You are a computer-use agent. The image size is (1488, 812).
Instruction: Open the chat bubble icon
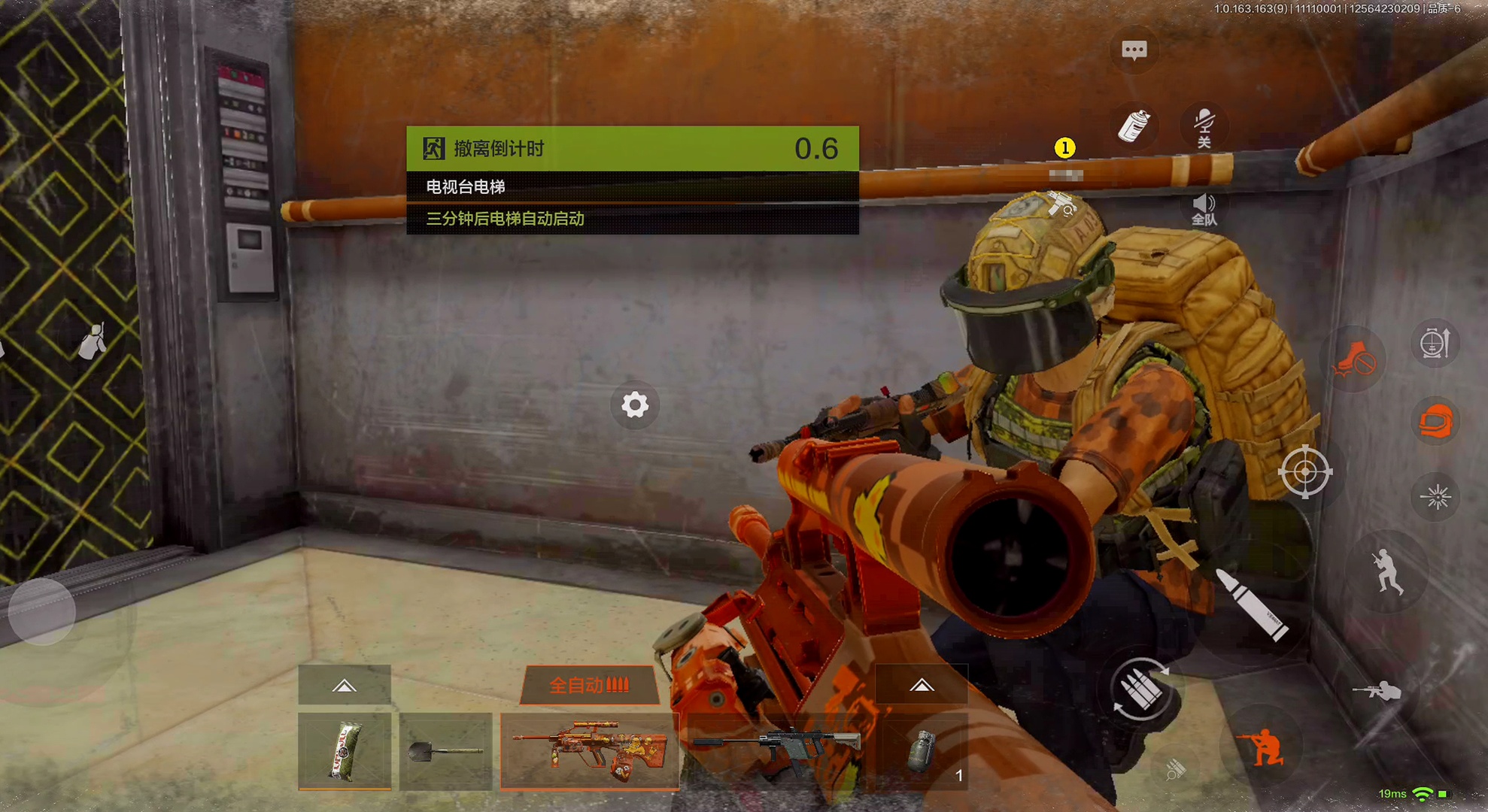point(1134,50)
